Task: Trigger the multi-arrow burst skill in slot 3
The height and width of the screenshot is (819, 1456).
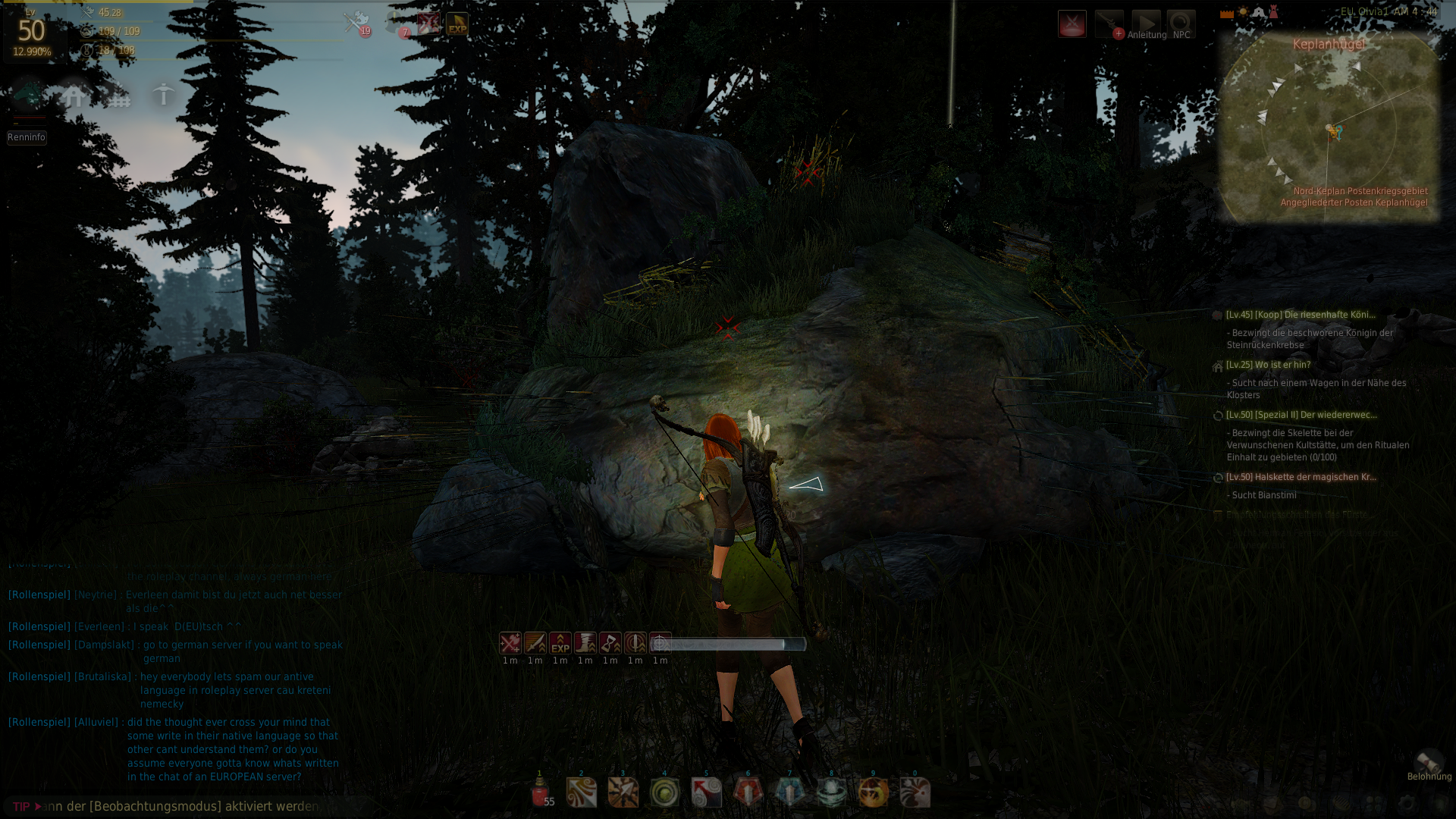Action: click(623, 793)
